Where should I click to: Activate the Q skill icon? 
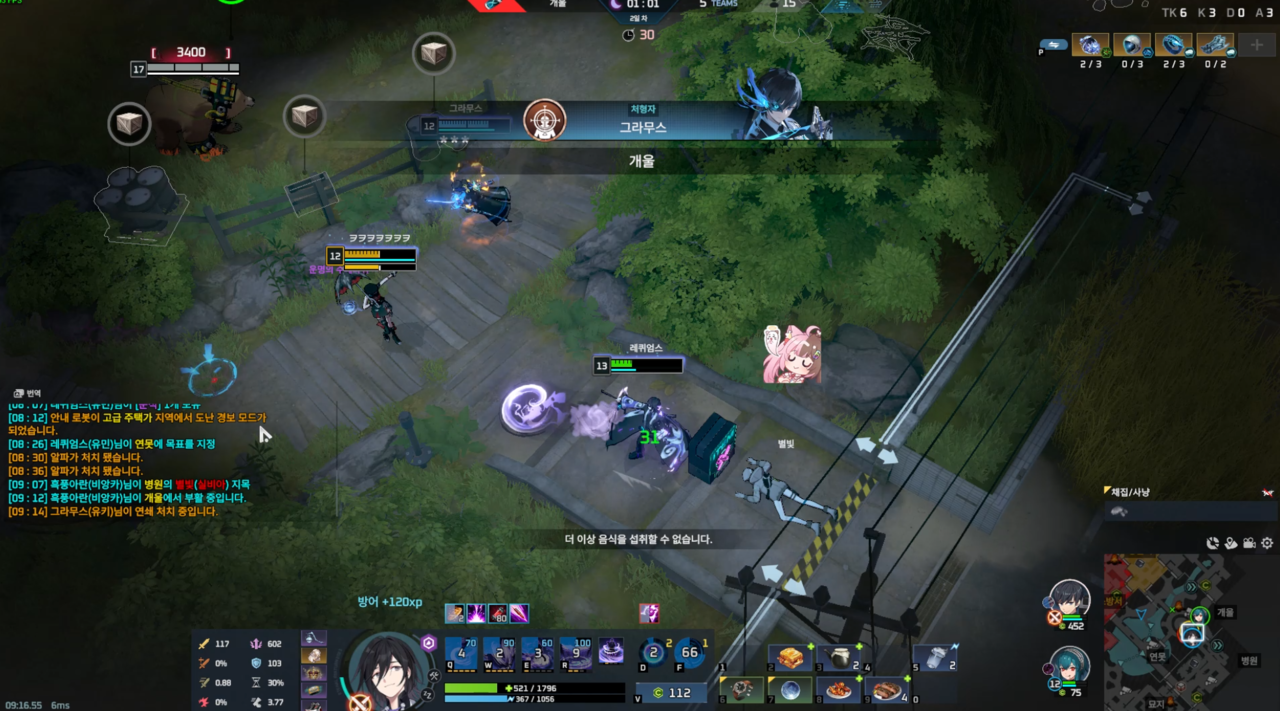(460, 652)
